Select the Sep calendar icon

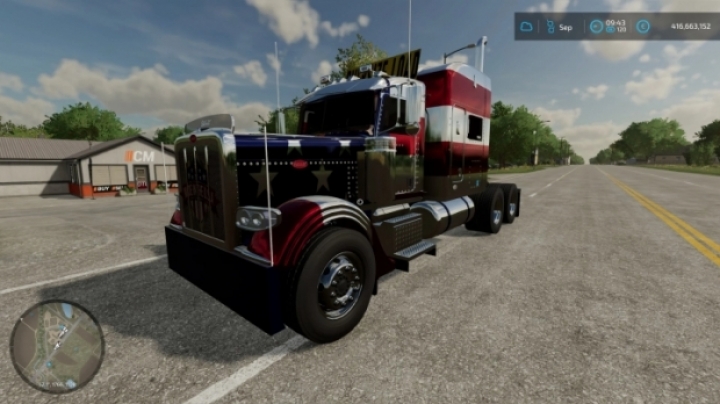pyautogui.click(x=549, y=26)
